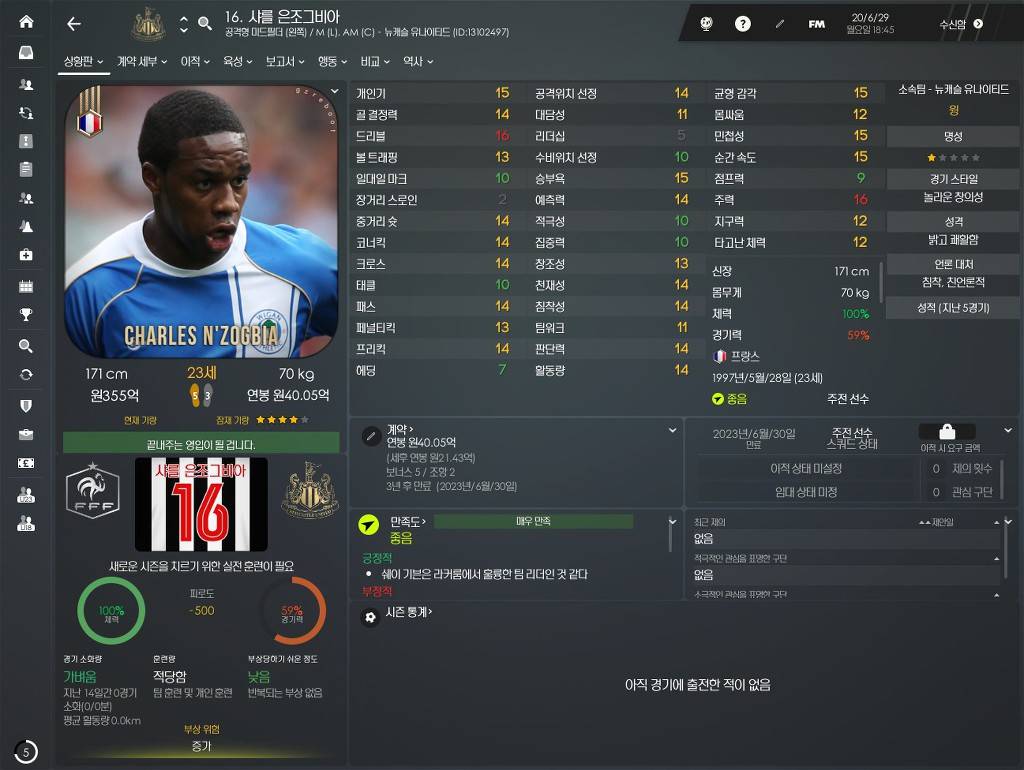The image size is (1024, 770).
Task: Click the search magnifier beside the player name
Action: tap(205, 24)
